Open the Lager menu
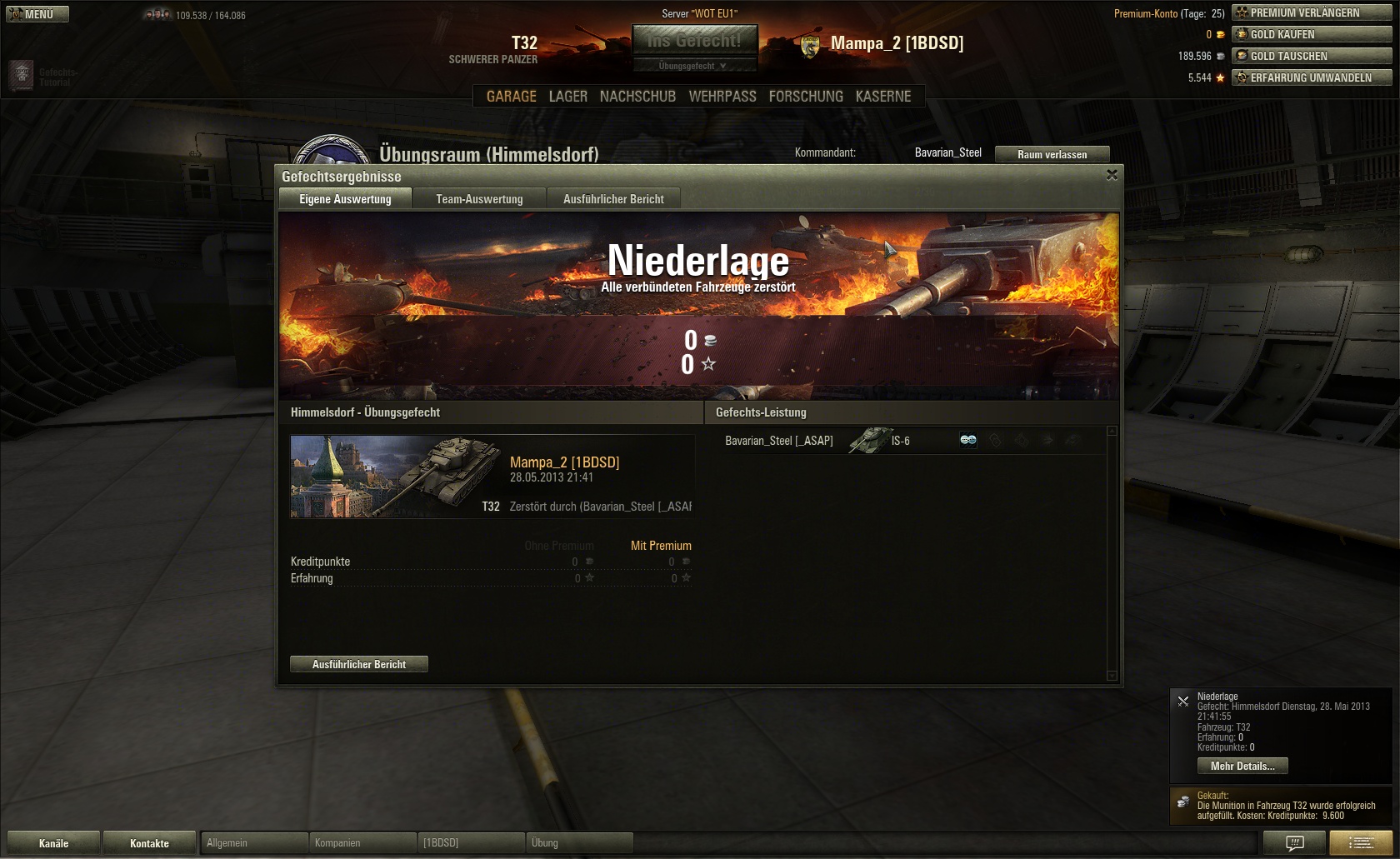This screenshot has width=1400, height=859. 567,97
